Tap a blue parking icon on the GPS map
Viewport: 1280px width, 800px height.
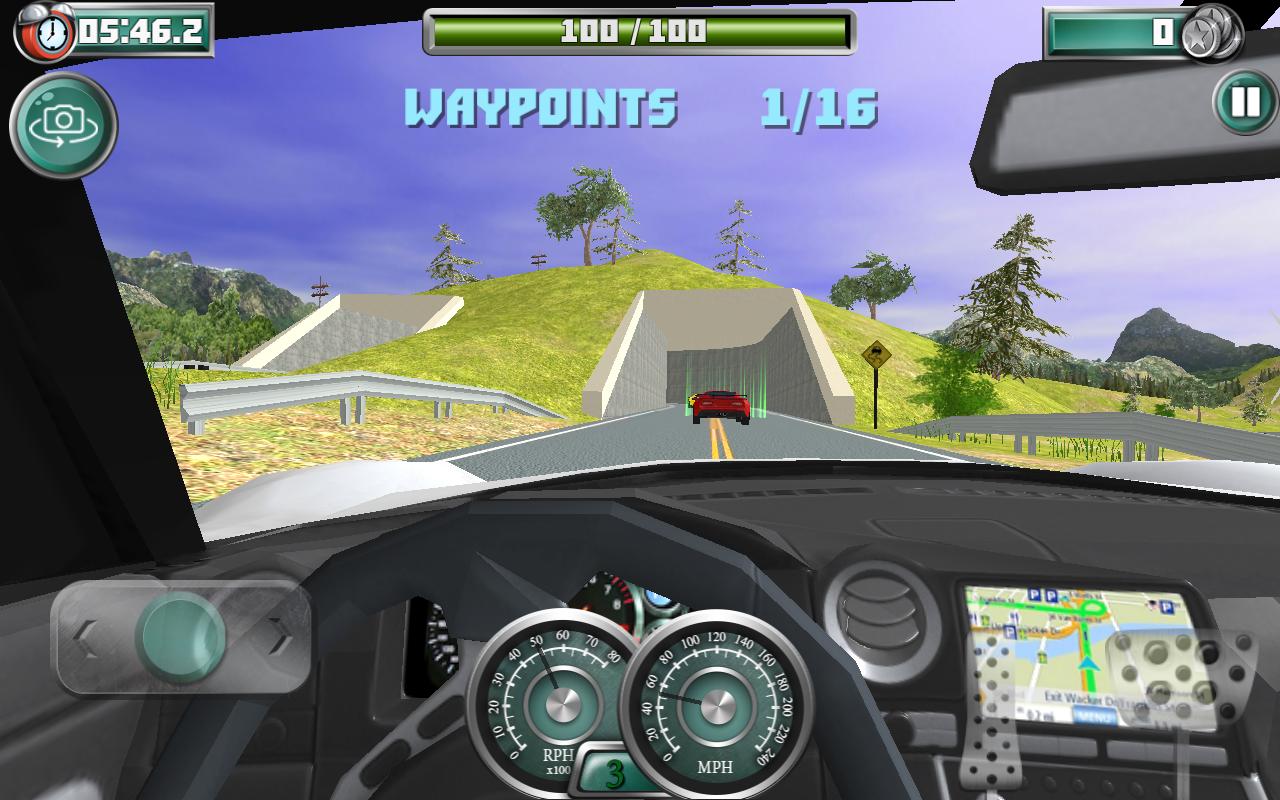(x=1034, y=594)
